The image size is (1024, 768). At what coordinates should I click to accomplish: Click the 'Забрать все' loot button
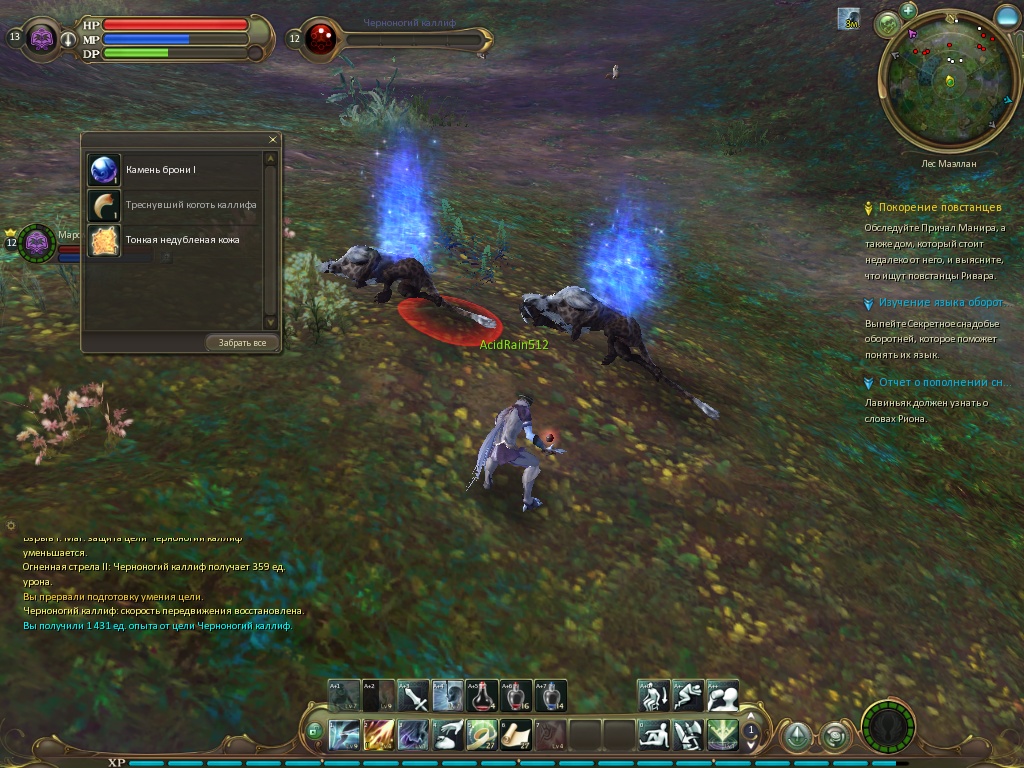243,343
